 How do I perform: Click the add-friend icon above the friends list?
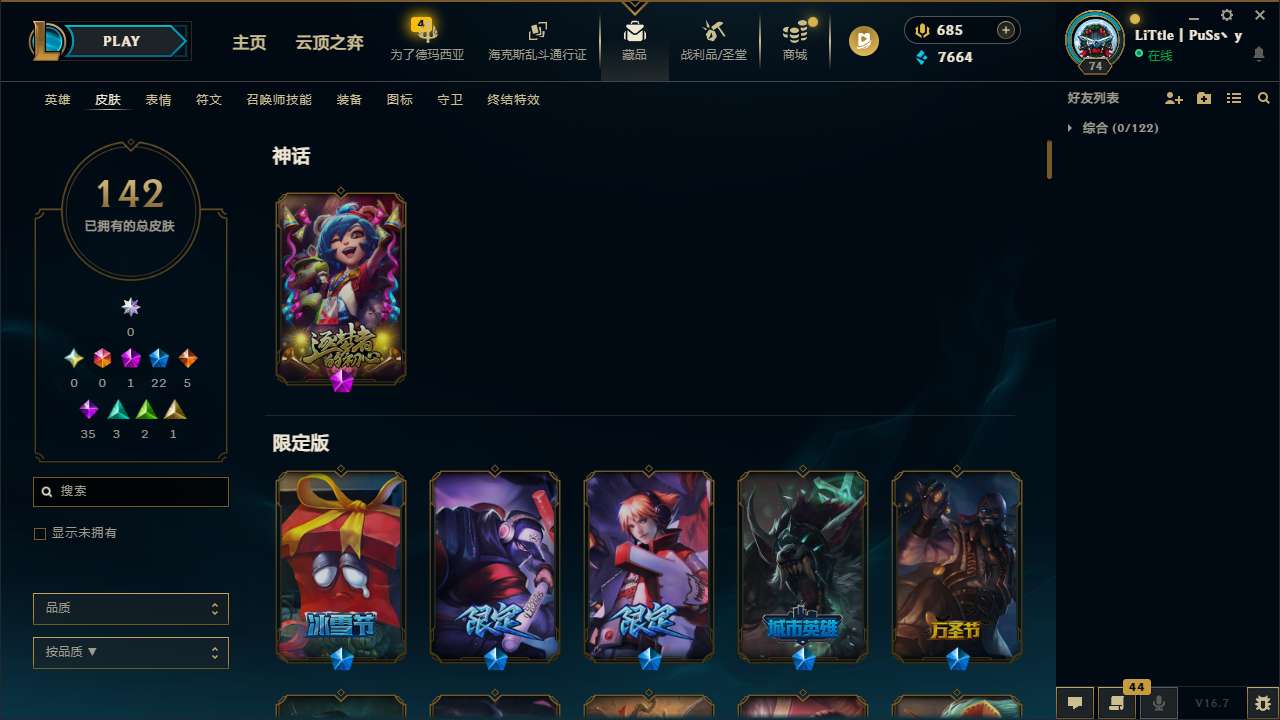[x=1175, y=98]
